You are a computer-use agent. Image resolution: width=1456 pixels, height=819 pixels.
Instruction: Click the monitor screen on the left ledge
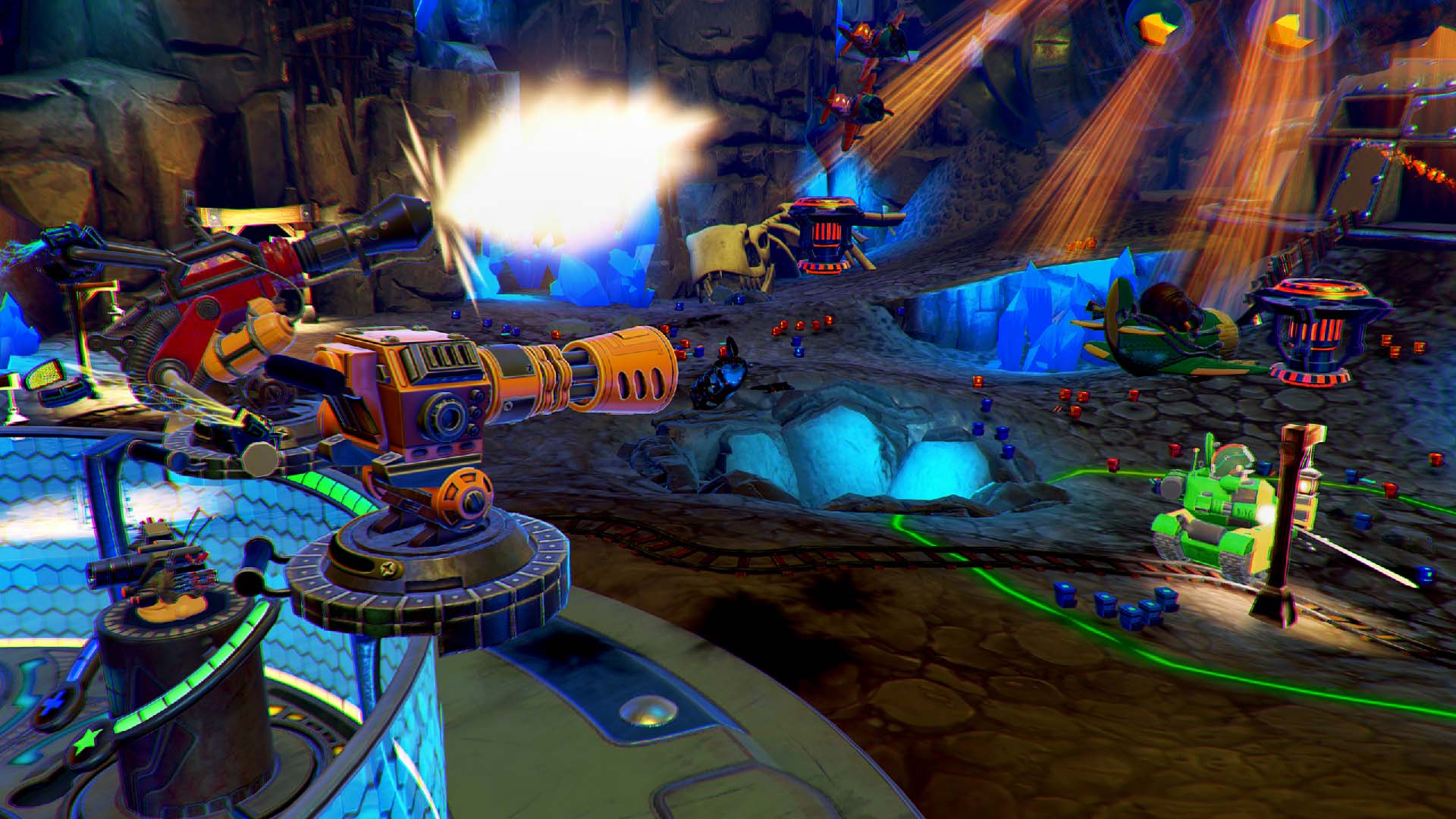point(45,377)
